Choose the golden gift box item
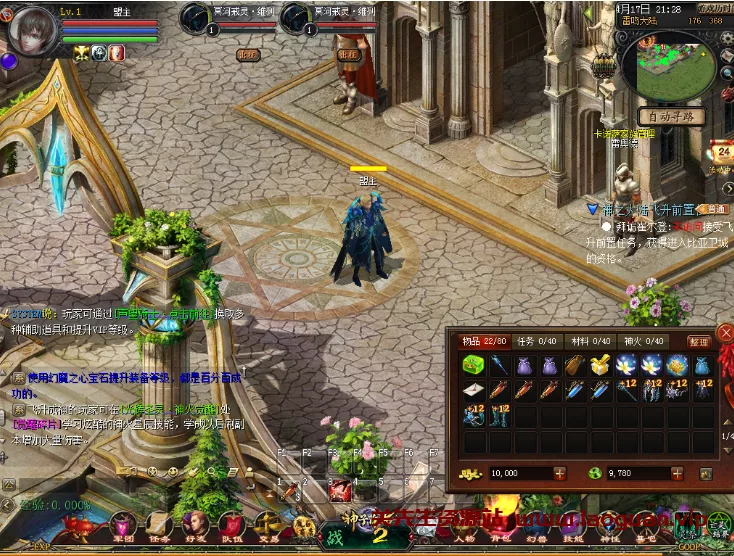Screen dimensions: 734x556 (600, 365)
